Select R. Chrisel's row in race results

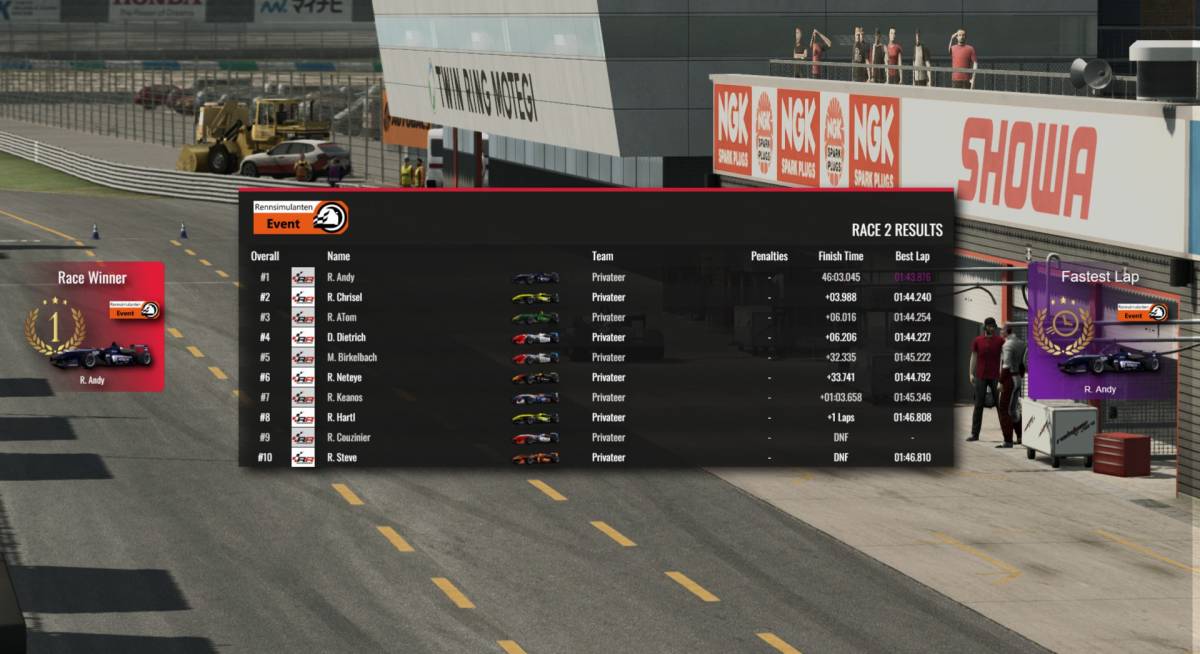click(x=595, y=297)
